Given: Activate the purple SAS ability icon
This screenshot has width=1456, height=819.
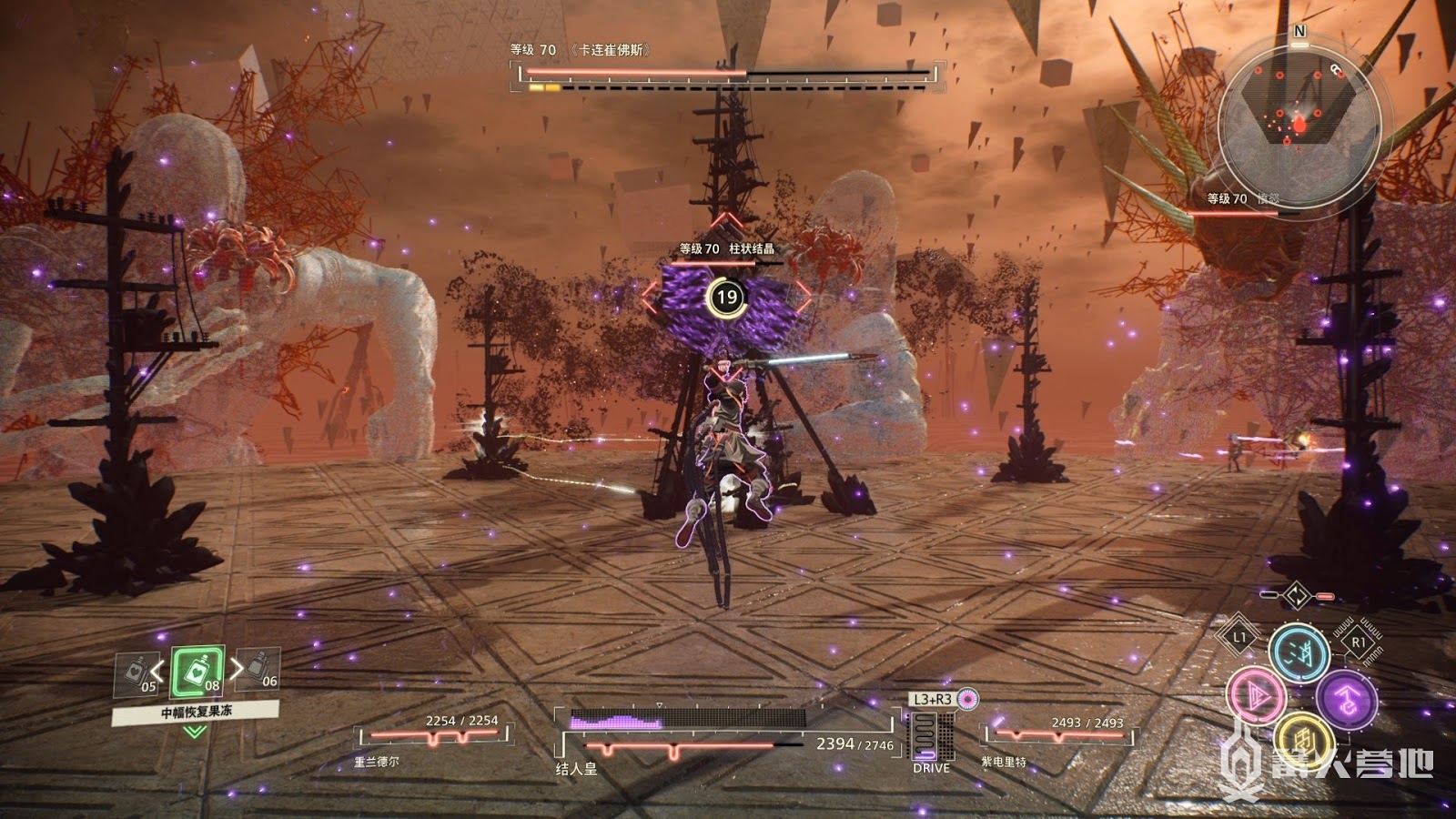Looking at the screenshot, I should pos(1345,700).
